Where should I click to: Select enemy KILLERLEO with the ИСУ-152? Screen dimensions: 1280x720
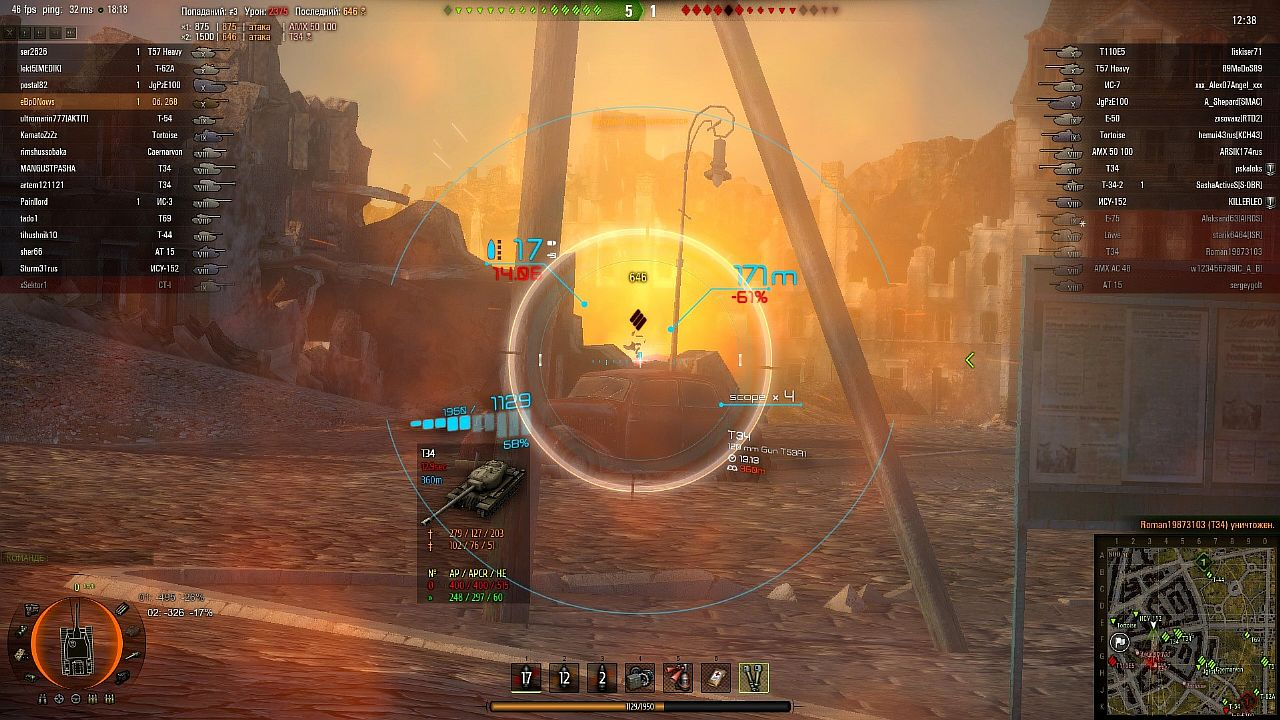[1240, 202]
